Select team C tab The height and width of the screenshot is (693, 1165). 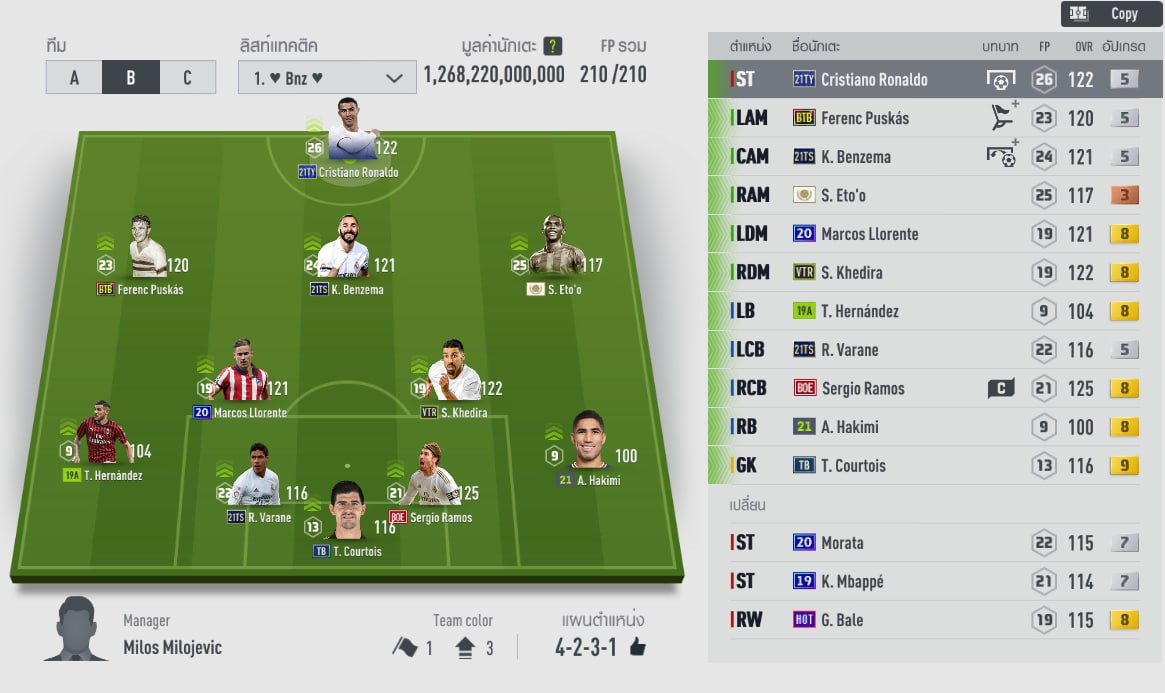(187, 78)
